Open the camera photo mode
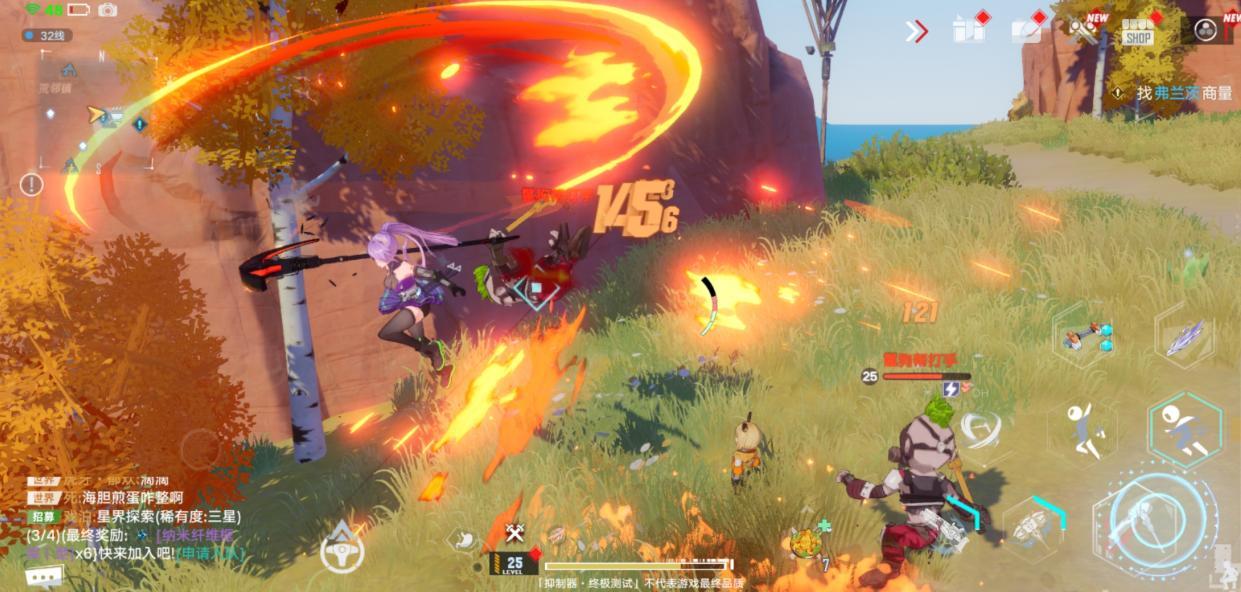The width and height of the screenshot is (1241, 592). tap(107, 10)
